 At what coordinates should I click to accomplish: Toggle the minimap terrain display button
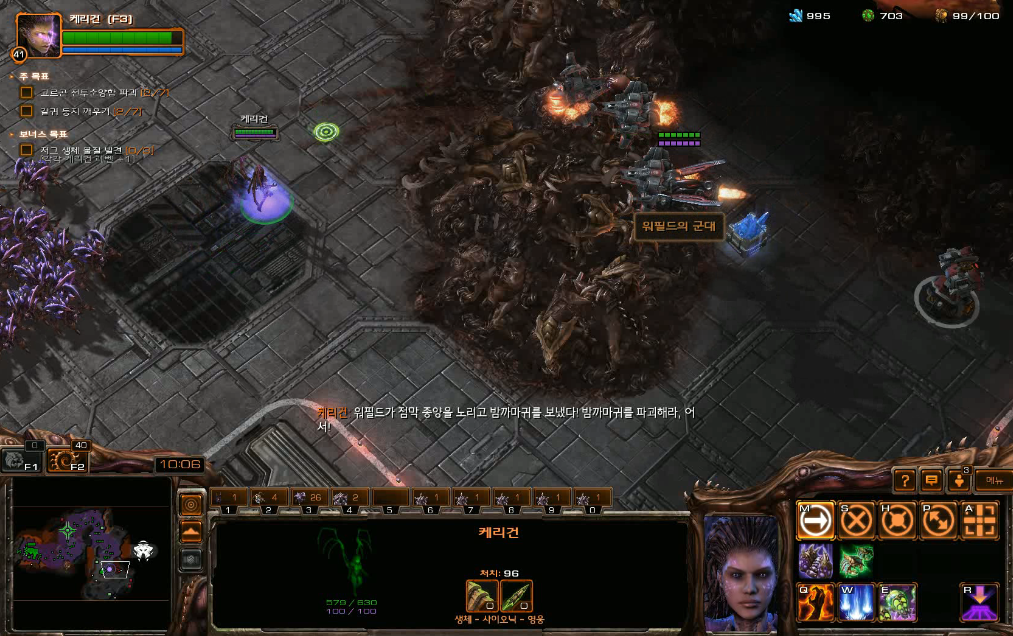click(191, 531)
